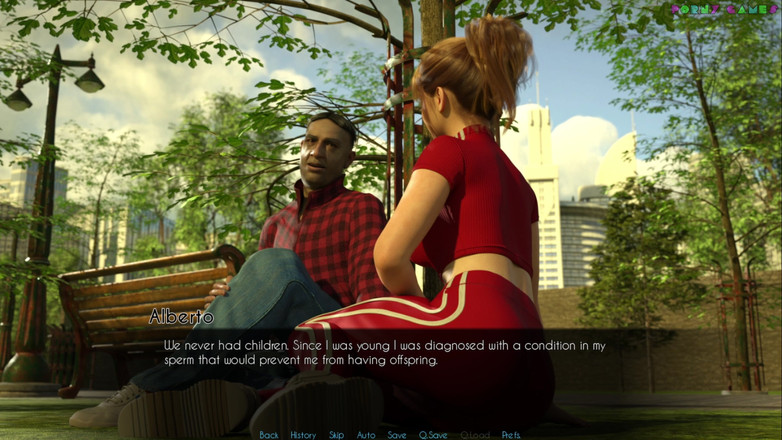Open the Save menu
Screen dimensions: 782x440
coord(397,435)
